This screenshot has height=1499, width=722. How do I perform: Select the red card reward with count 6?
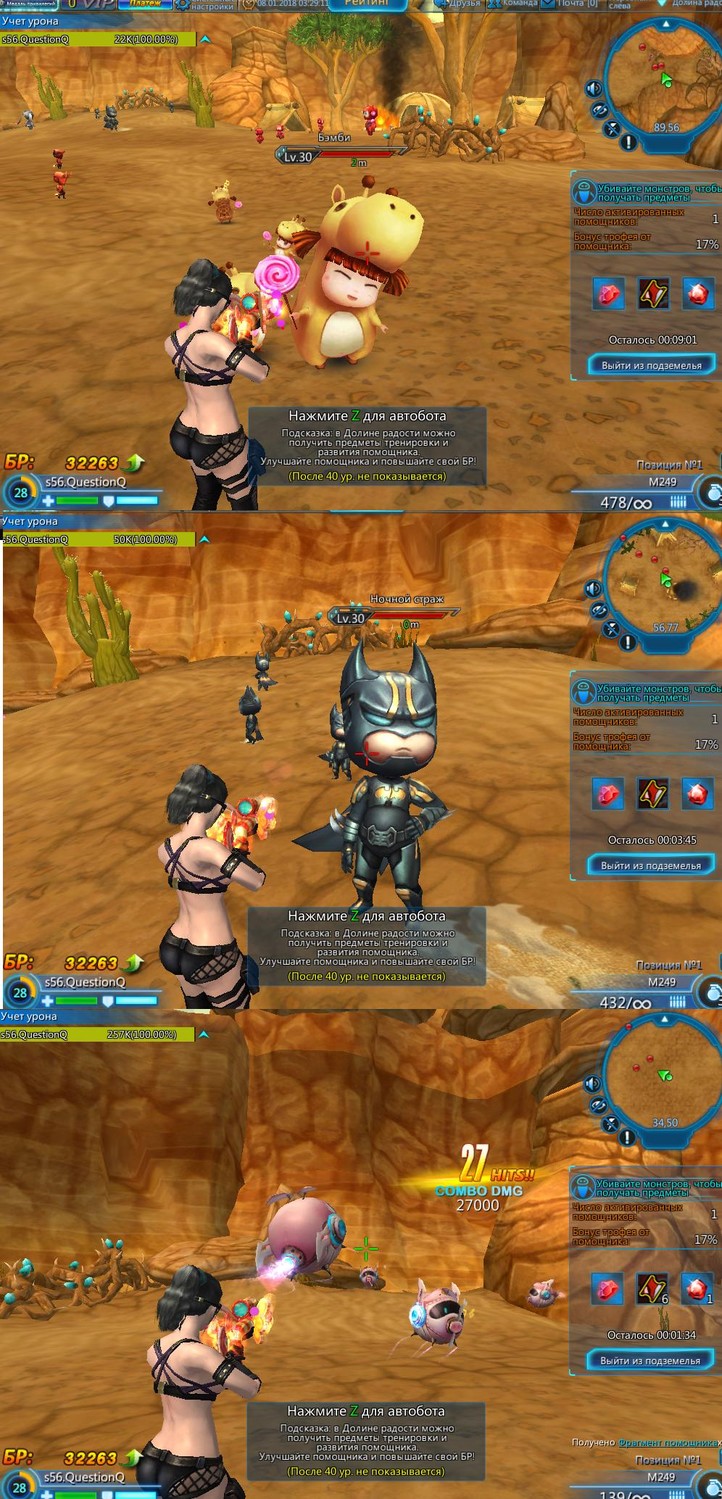tap(653, 1288)
